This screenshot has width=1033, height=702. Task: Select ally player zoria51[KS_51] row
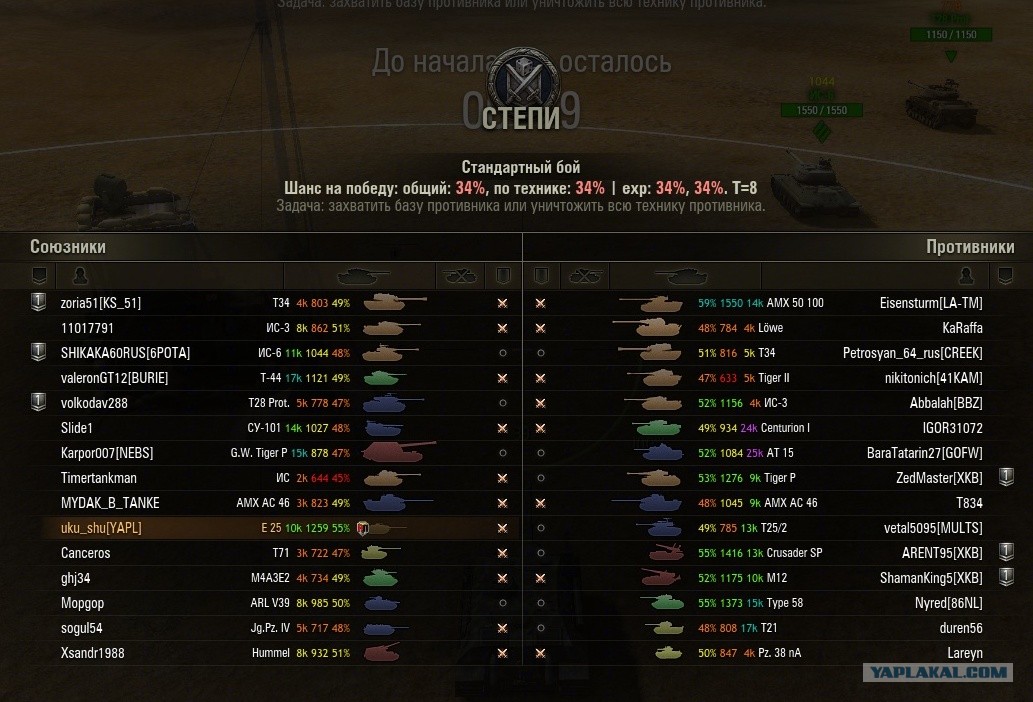coord(101,303)
